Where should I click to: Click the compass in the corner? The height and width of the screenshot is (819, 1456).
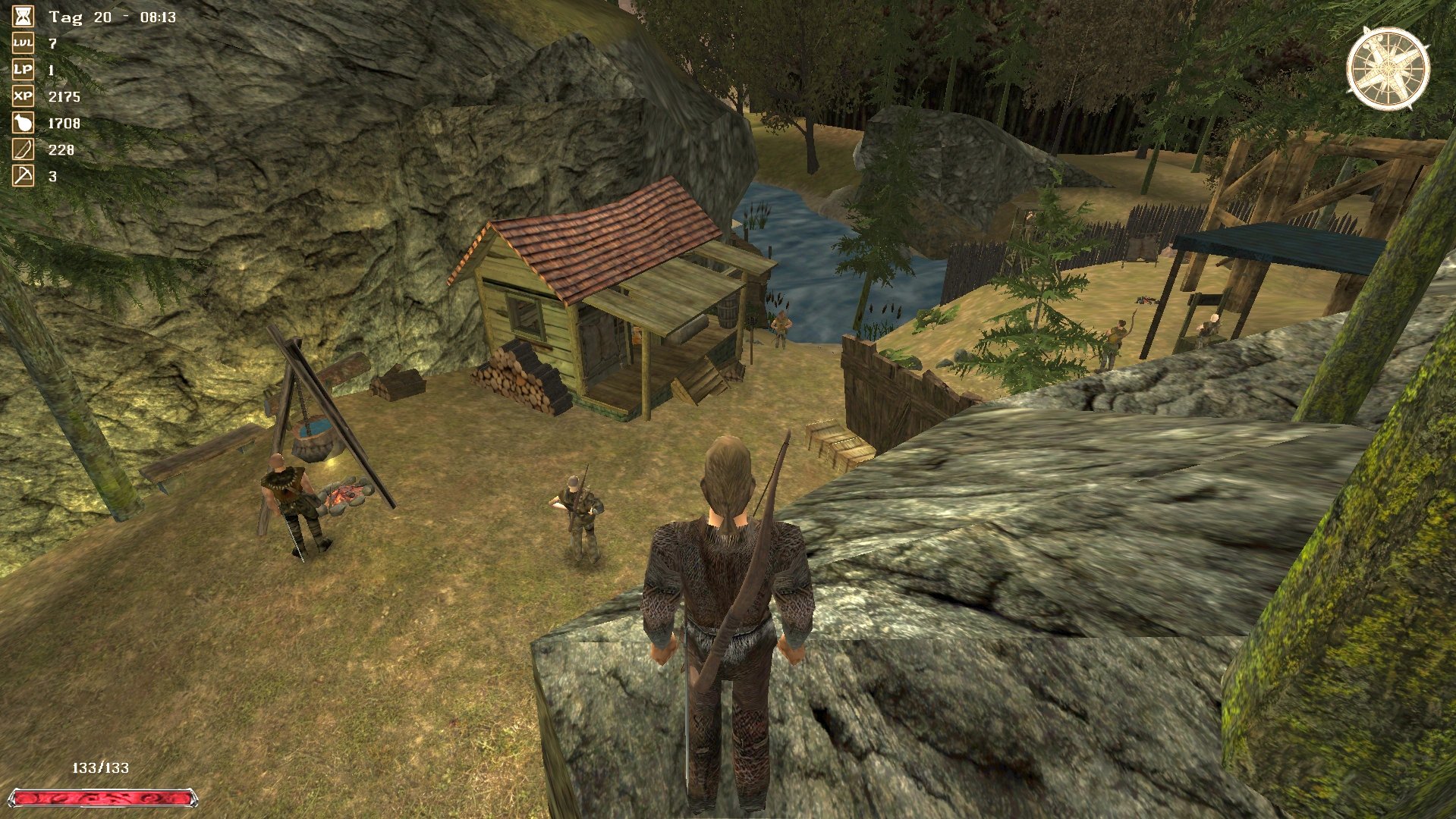(x=1388, y=69)
